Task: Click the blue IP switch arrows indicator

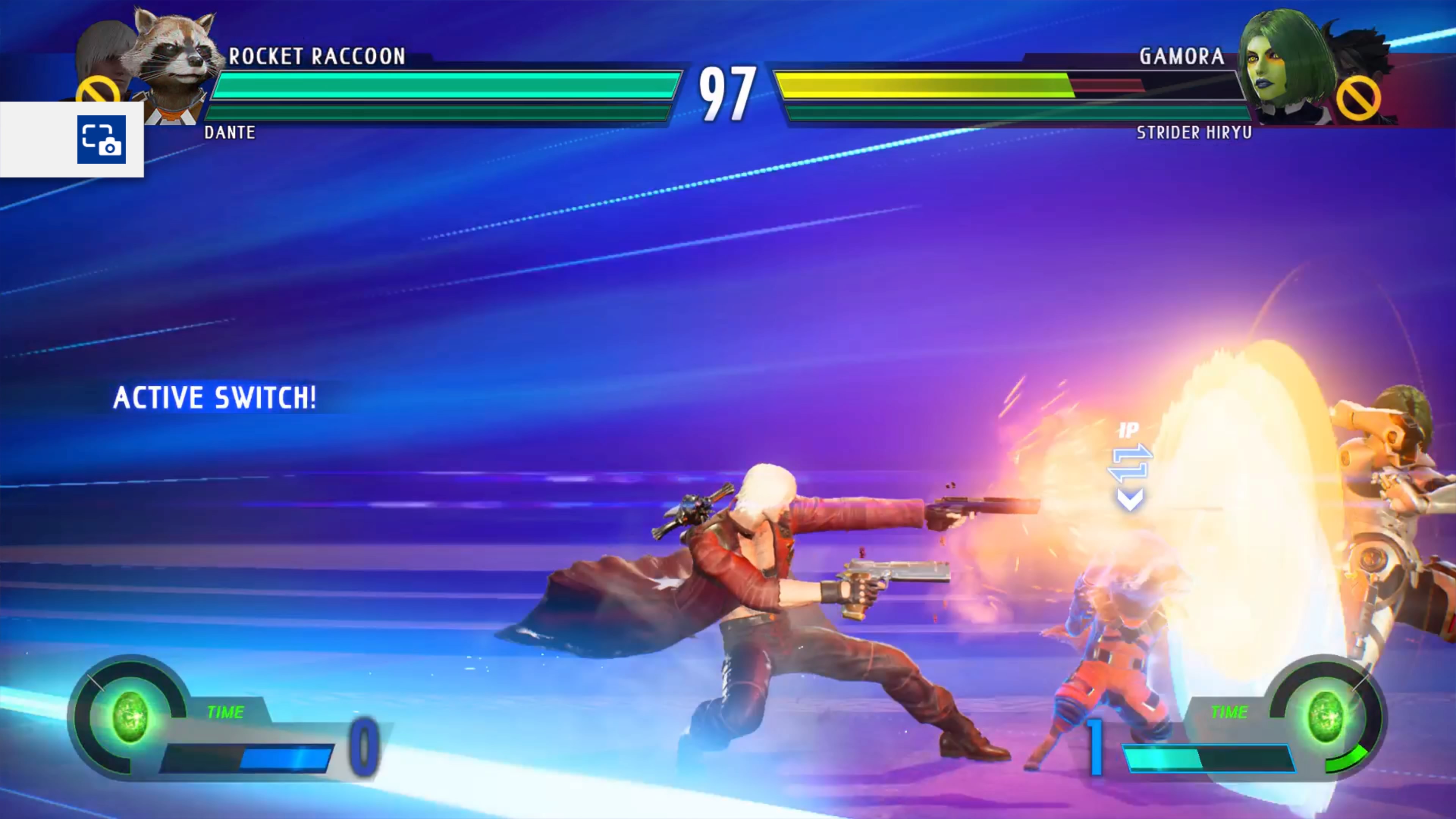Action: (x=1130, y=463)
